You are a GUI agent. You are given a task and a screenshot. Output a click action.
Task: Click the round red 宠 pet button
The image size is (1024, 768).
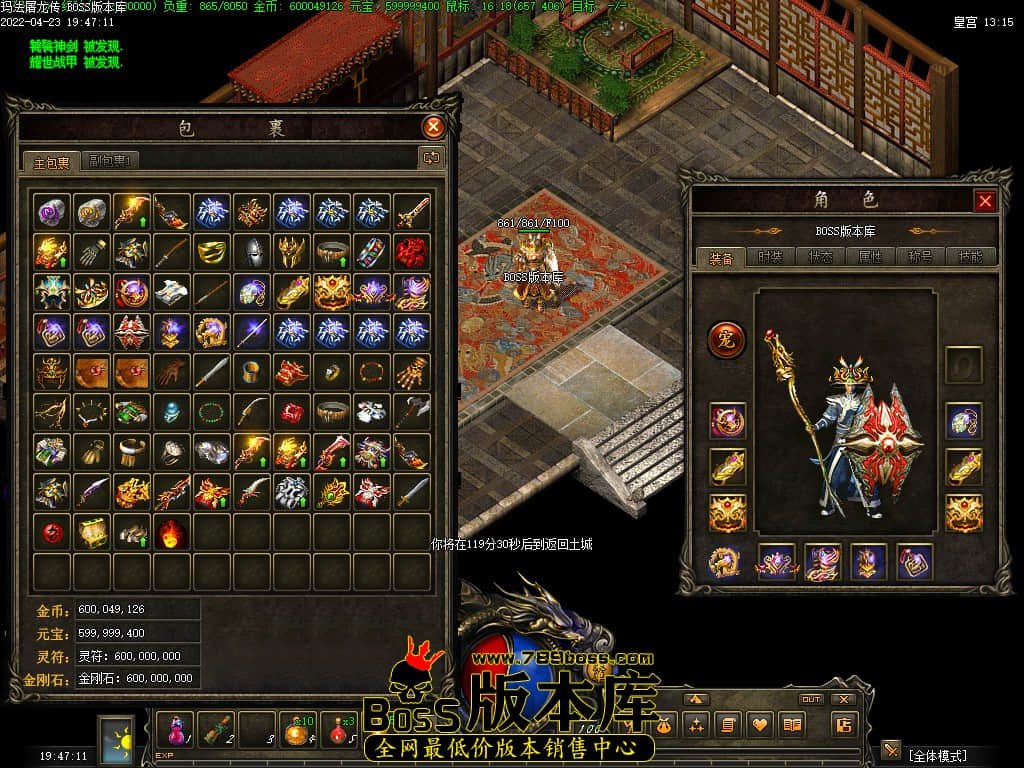point(727,340)
